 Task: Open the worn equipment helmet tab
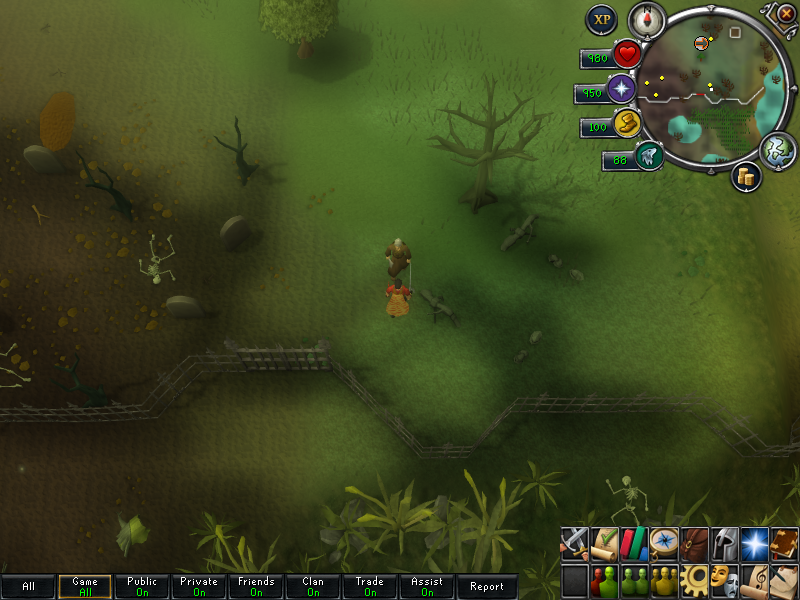(x=724, y=543)
